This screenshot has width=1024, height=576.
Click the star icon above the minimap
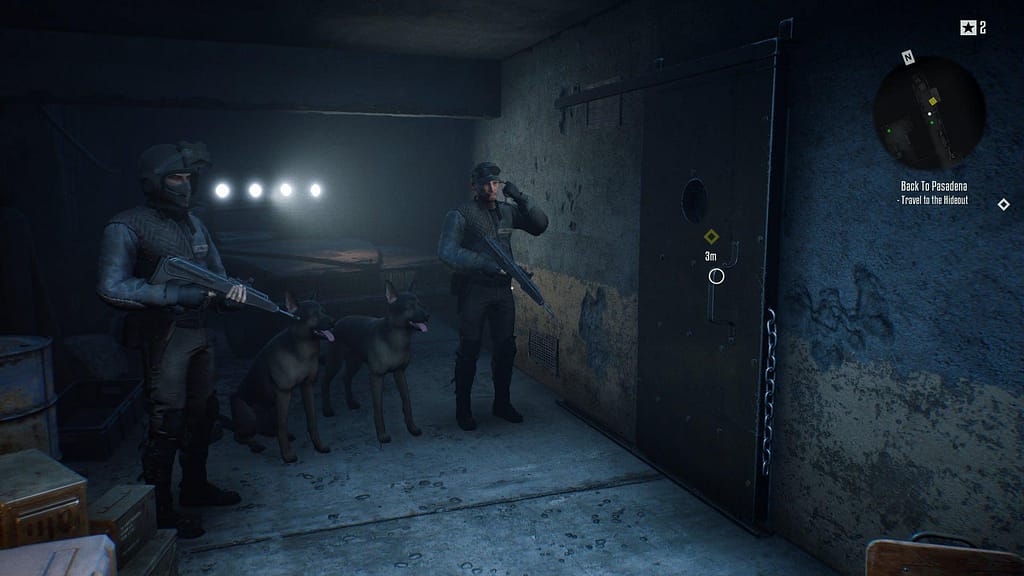(x=967, y=28)
